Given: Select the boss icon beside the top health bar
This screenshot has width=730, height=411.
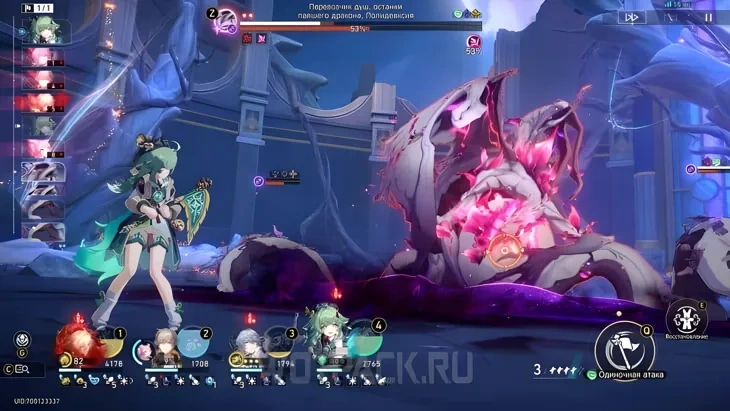Looking at the screenshot, I should tap(226, 18).
